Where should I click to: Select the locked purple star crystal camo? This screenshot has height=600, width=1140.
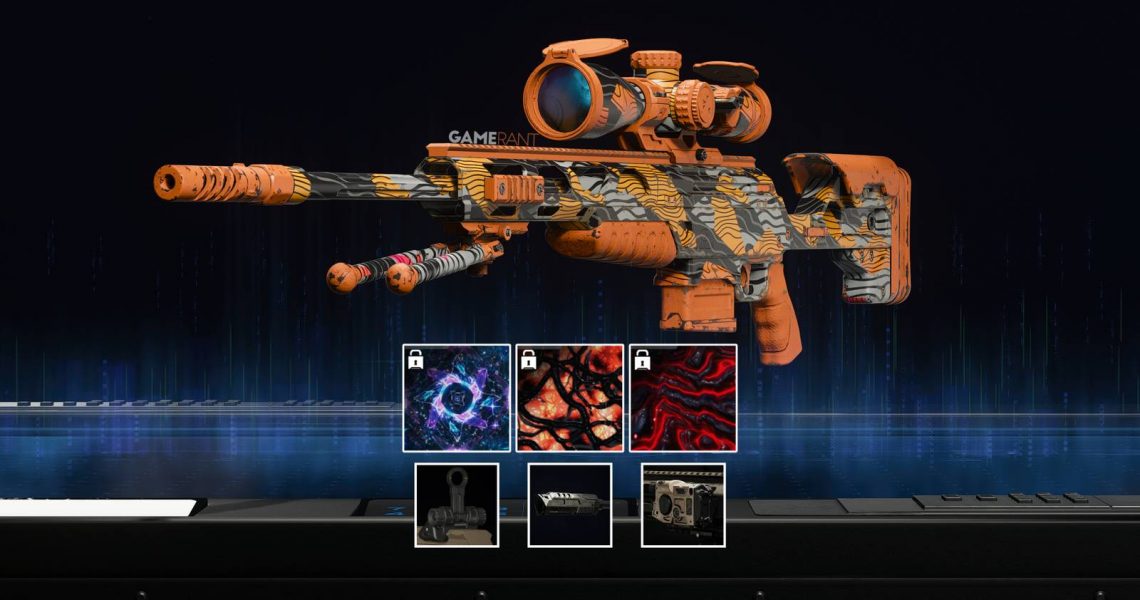[x=456, y=398]
